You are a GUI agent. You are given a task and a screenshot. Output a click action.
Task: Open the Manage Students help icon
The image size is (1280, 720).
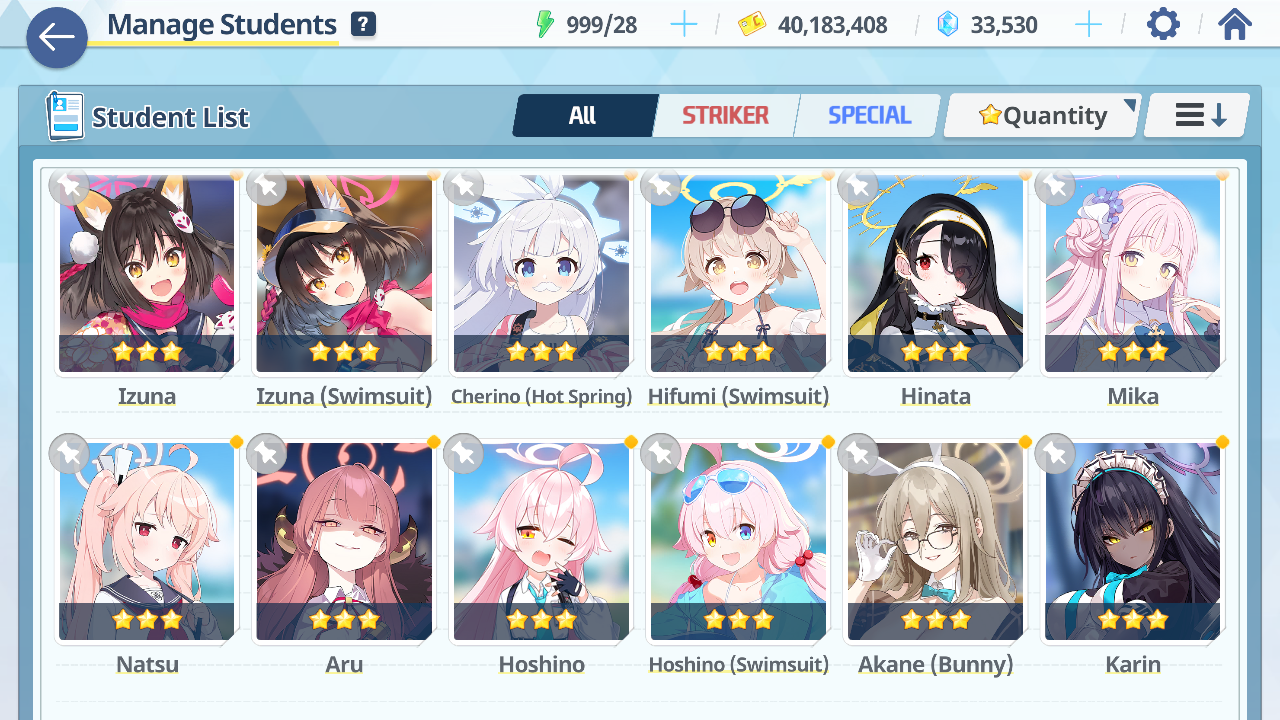point(363,25)
